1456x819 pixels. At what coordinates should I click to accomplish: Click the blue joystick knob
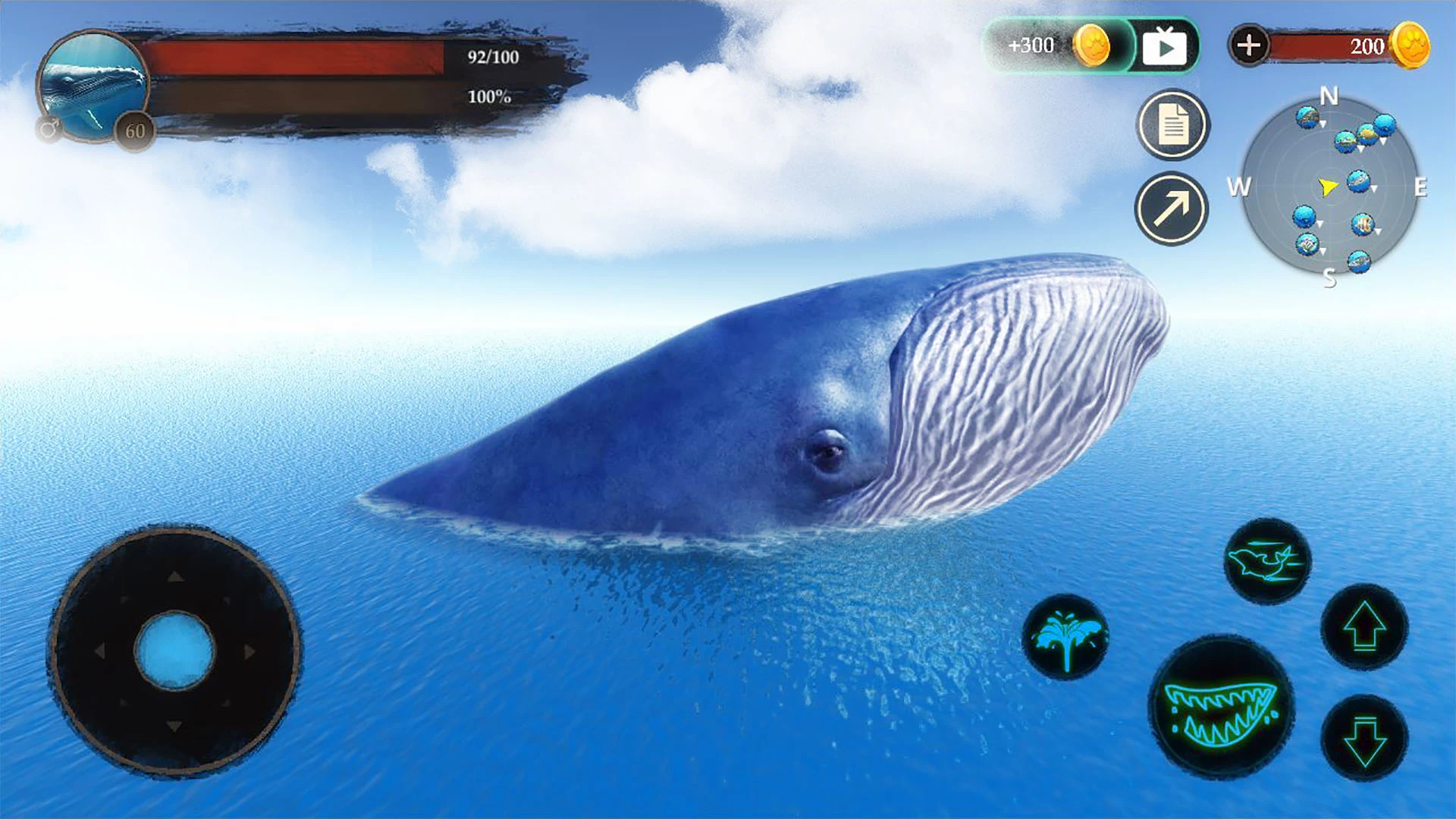coord(174,651)
